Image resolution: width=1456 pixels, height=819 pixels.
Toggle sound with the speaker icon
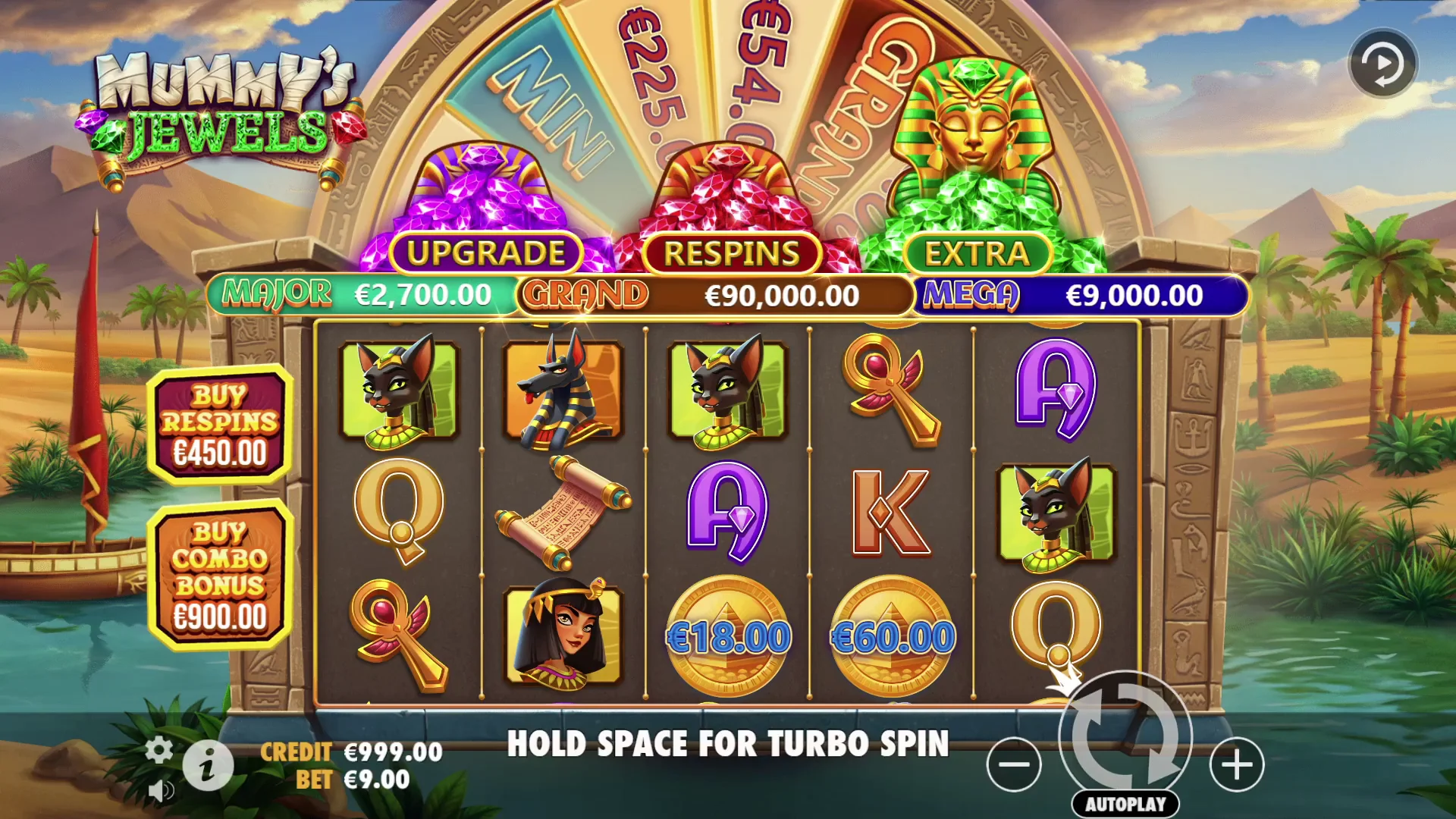tap(159, 791)
